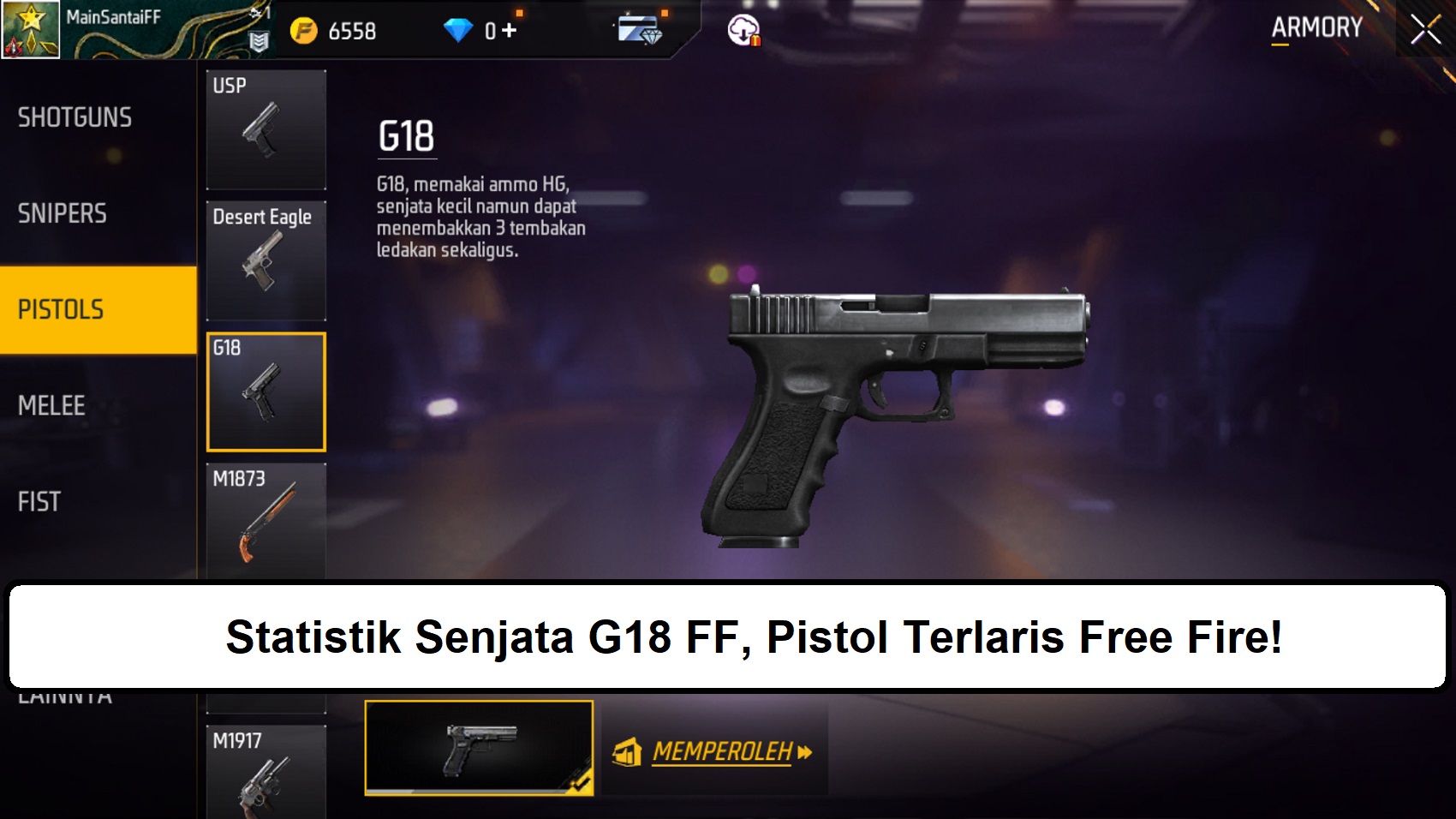
Task: Click the Memperoleh shop house icon
Action: [x=629, y=752]
